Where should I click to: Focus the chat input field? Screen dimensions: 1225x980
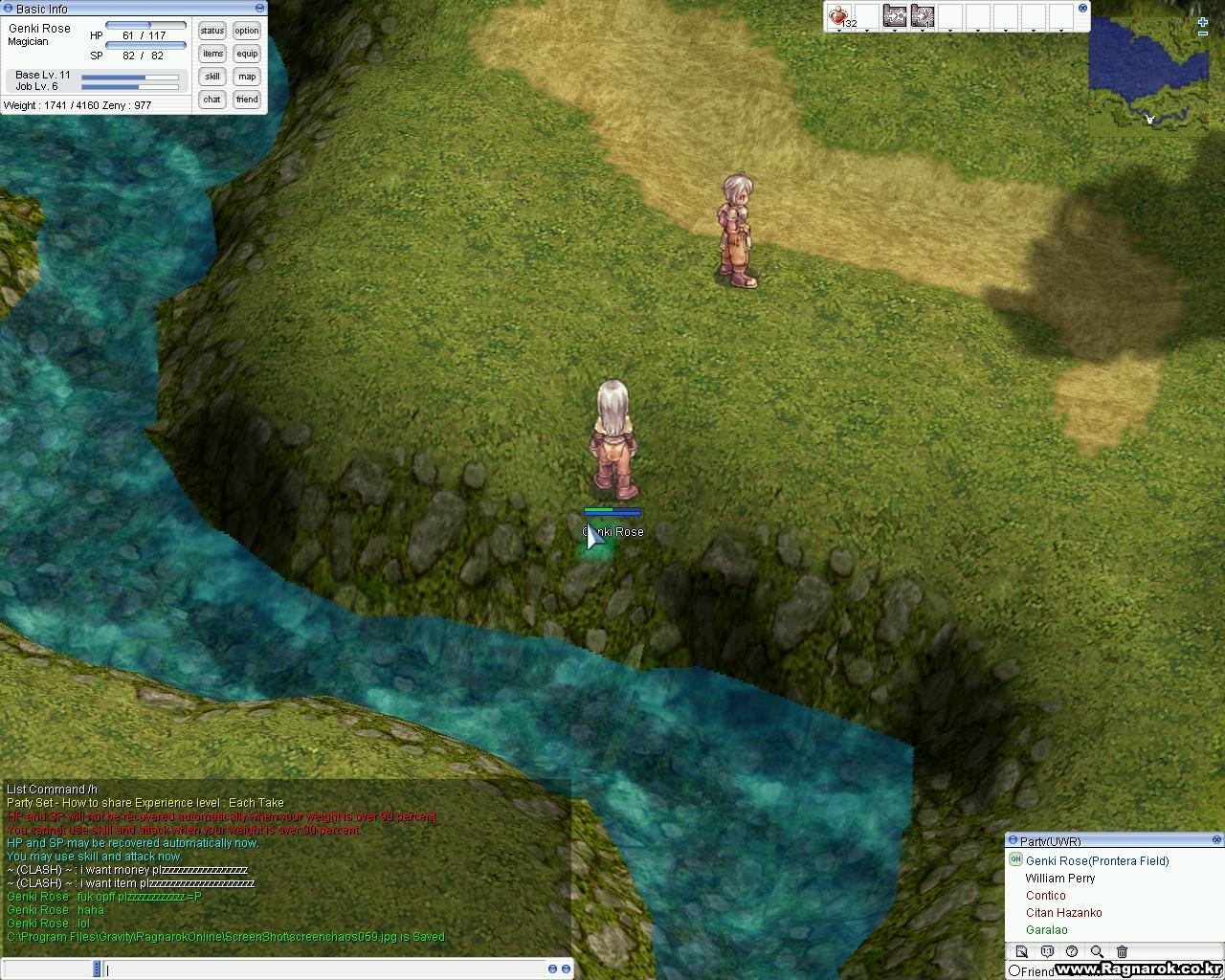pyautogui.click(x=335, y=969)
